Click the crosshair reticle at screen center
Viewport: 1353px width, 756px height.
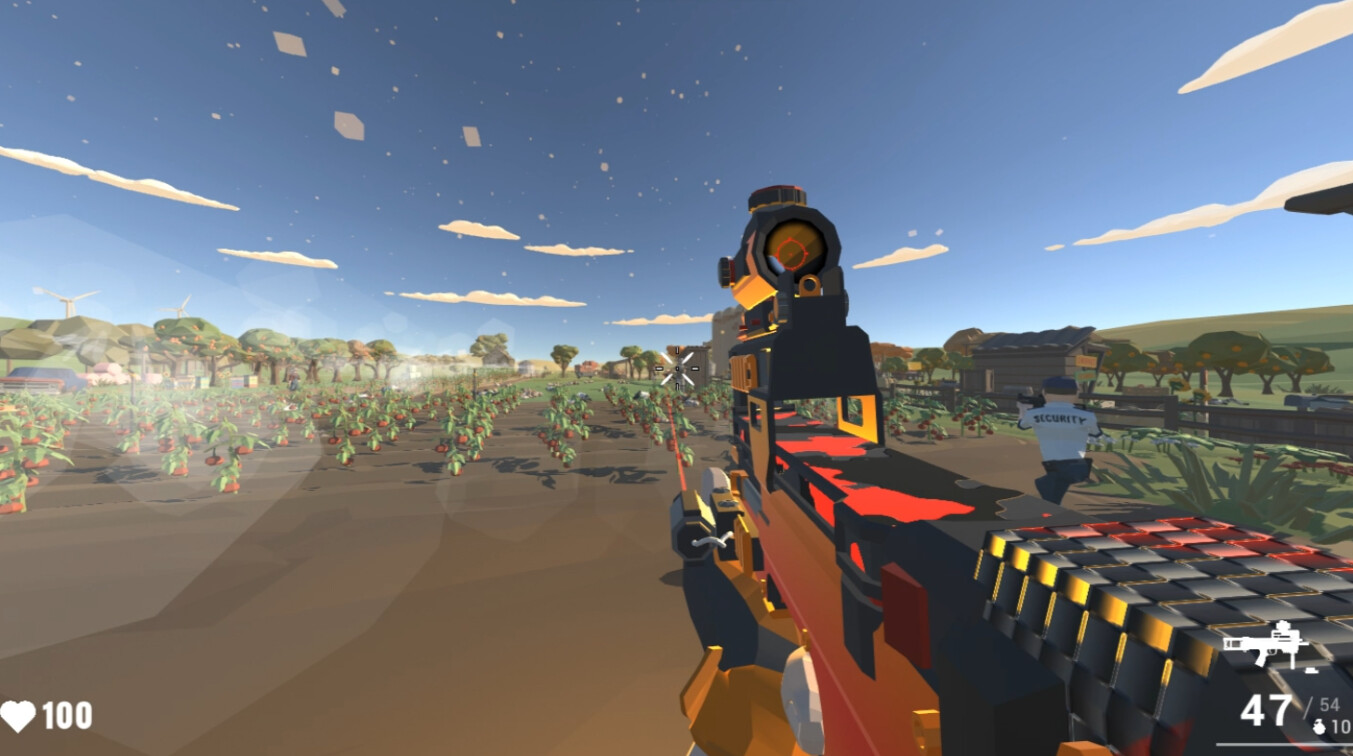676,370
